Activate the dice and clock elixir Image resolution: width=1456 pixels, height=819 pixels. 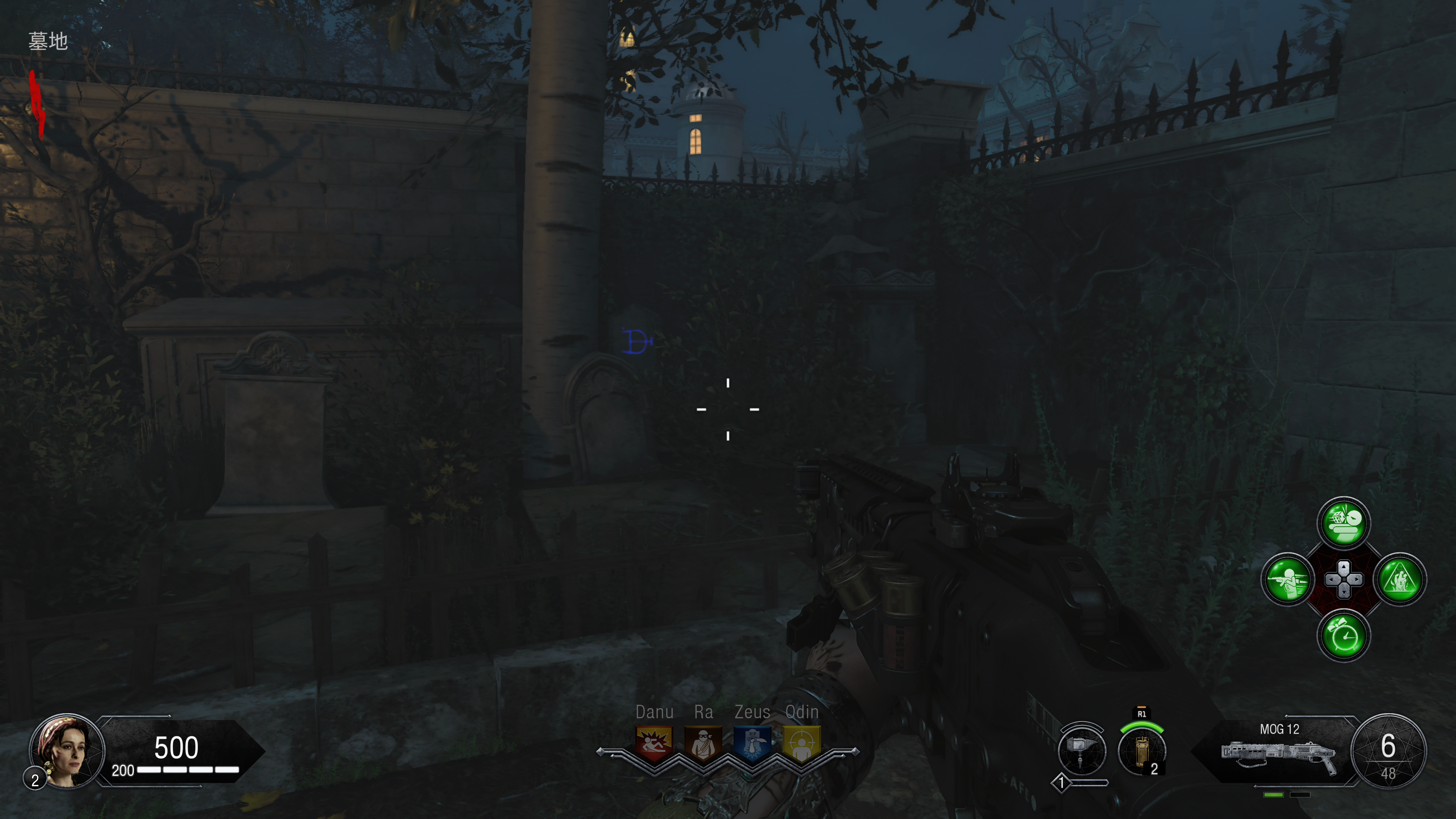(1343, 523)
